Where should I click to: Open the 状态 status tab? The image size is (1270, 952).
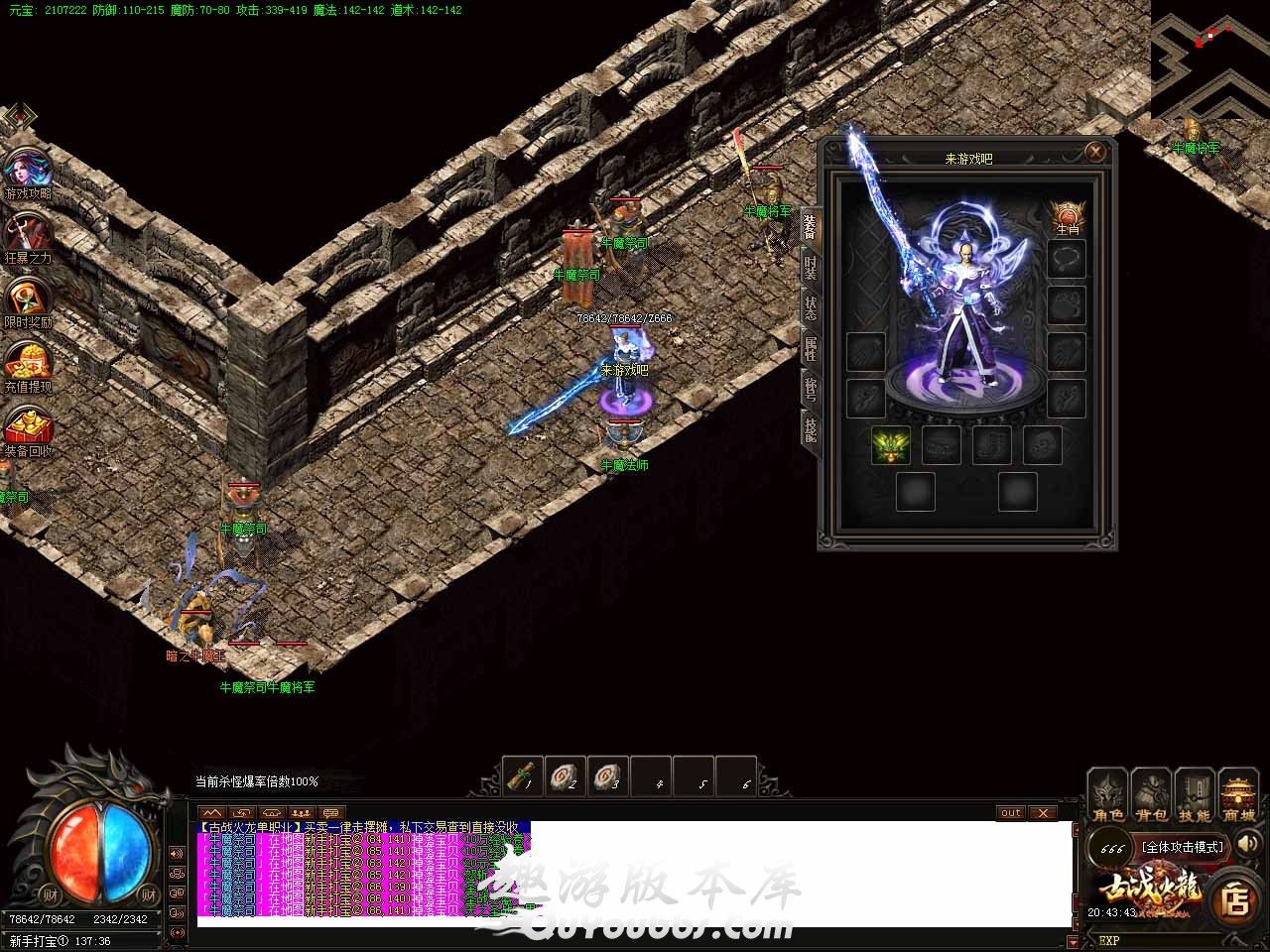click(x=811, y=308)
